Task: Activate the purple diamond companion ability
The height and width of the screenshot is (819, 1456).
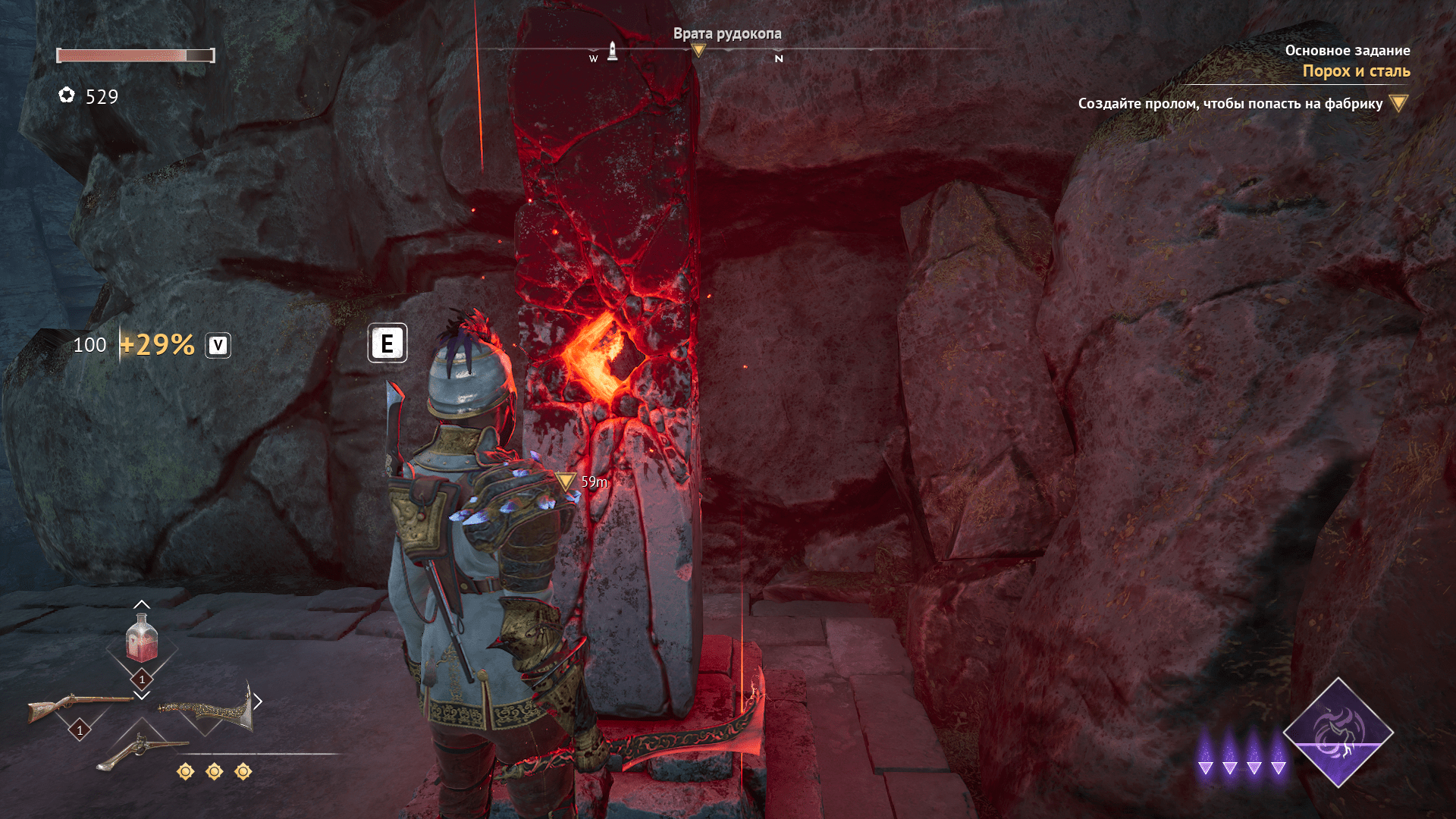Action: pyautogui.click(x=1338, y=733)
